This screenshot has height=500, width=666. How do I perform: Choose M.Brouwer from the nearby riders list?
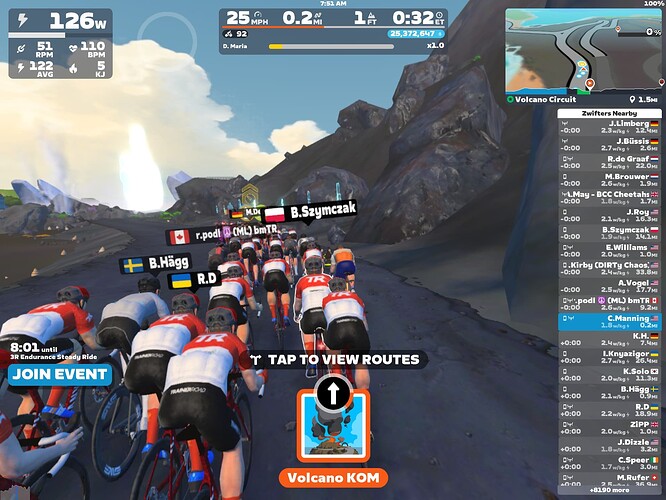point(610,180)
